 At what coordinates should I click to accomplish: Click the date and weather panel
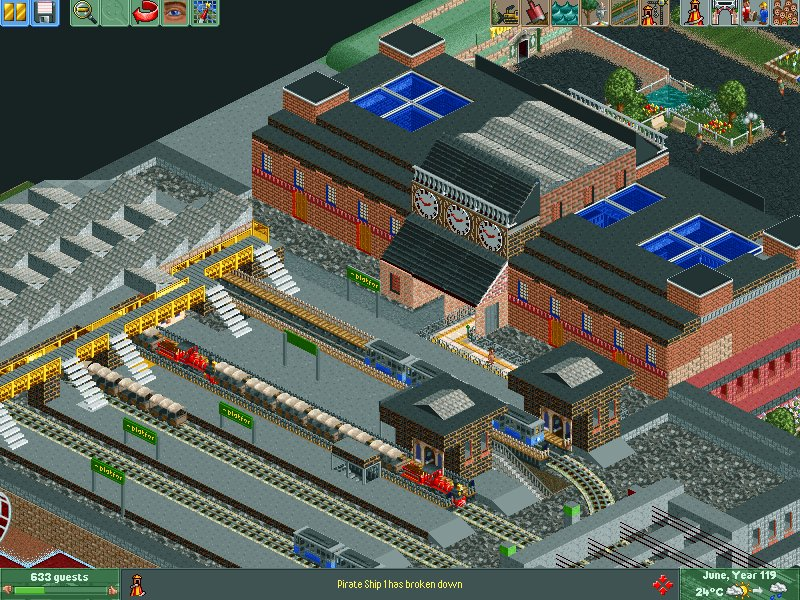pos(739,584)
